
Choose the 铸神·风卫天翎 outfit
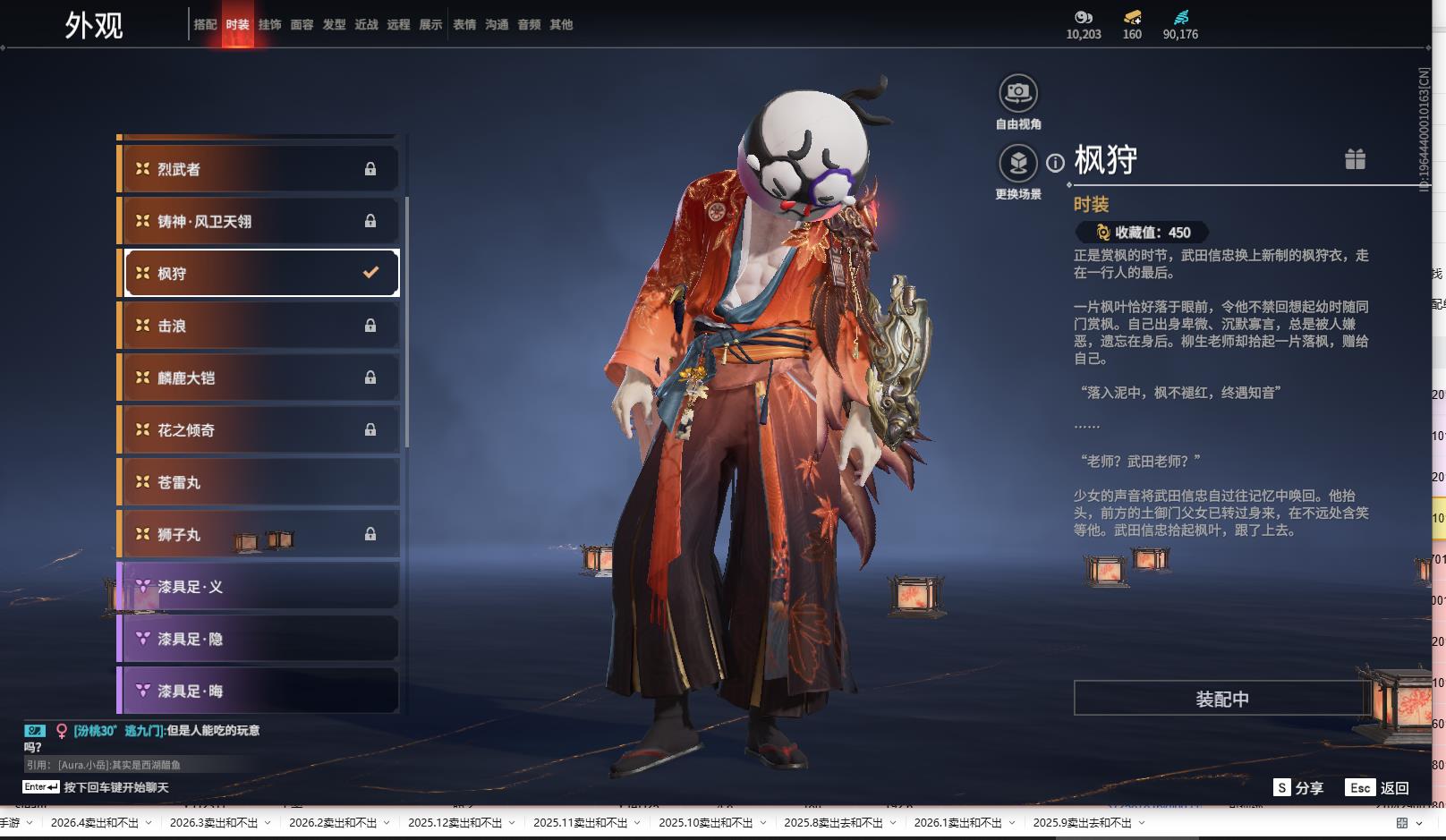pos(259,221)
